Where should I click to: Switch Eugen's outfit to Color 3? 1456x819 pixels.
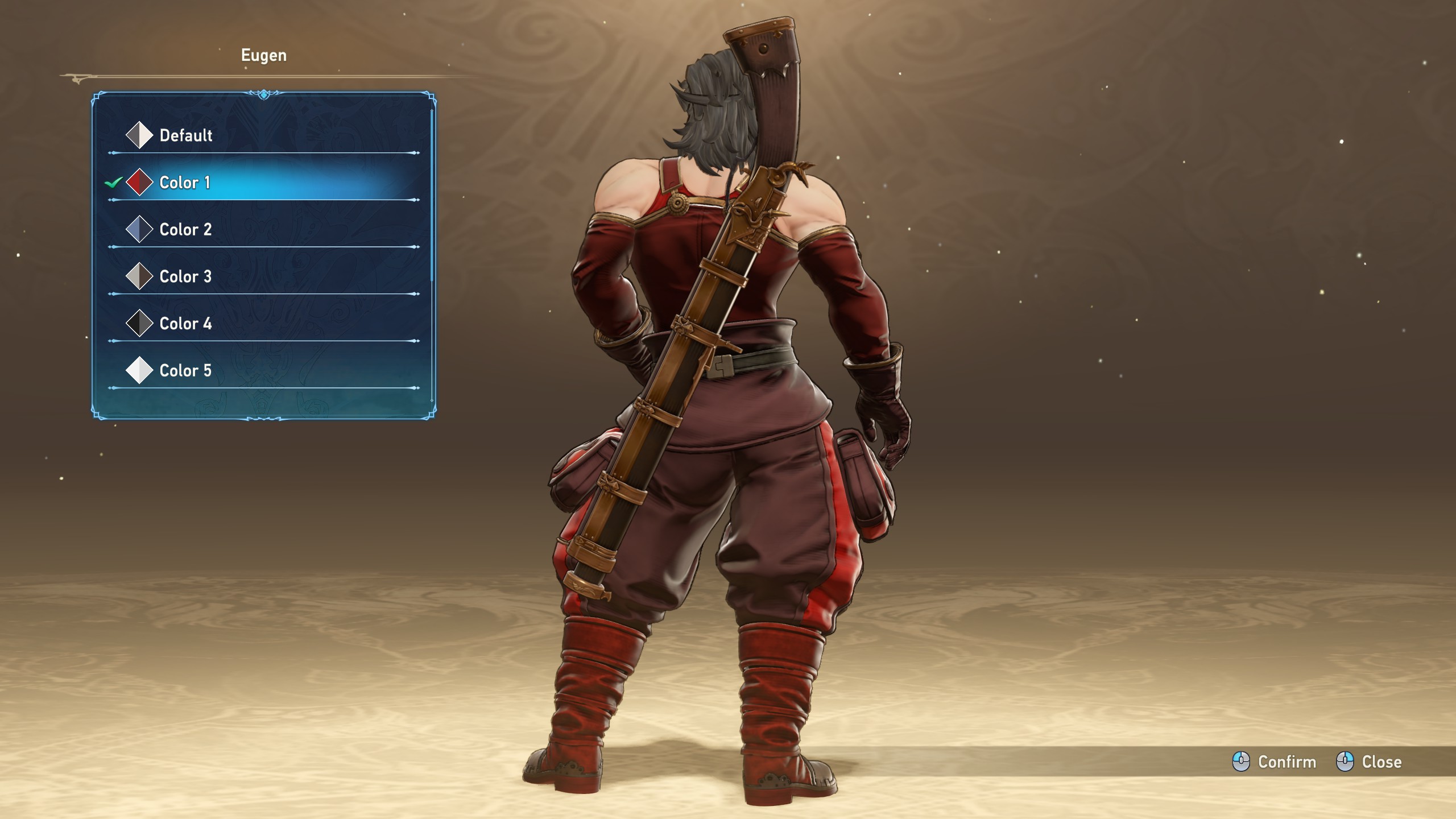185,277
